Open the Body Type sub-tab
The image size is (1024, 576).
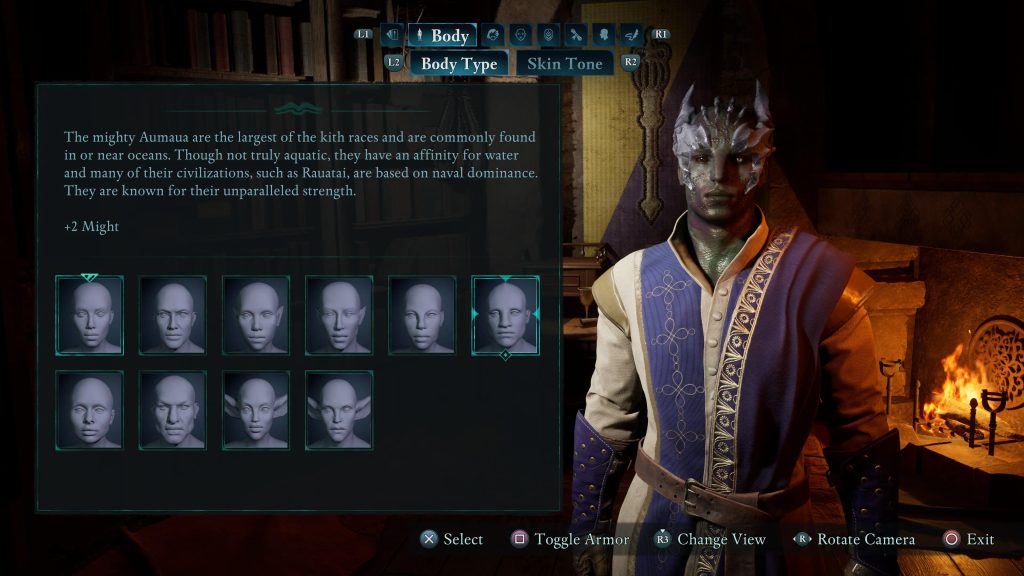tap(459, 63)
